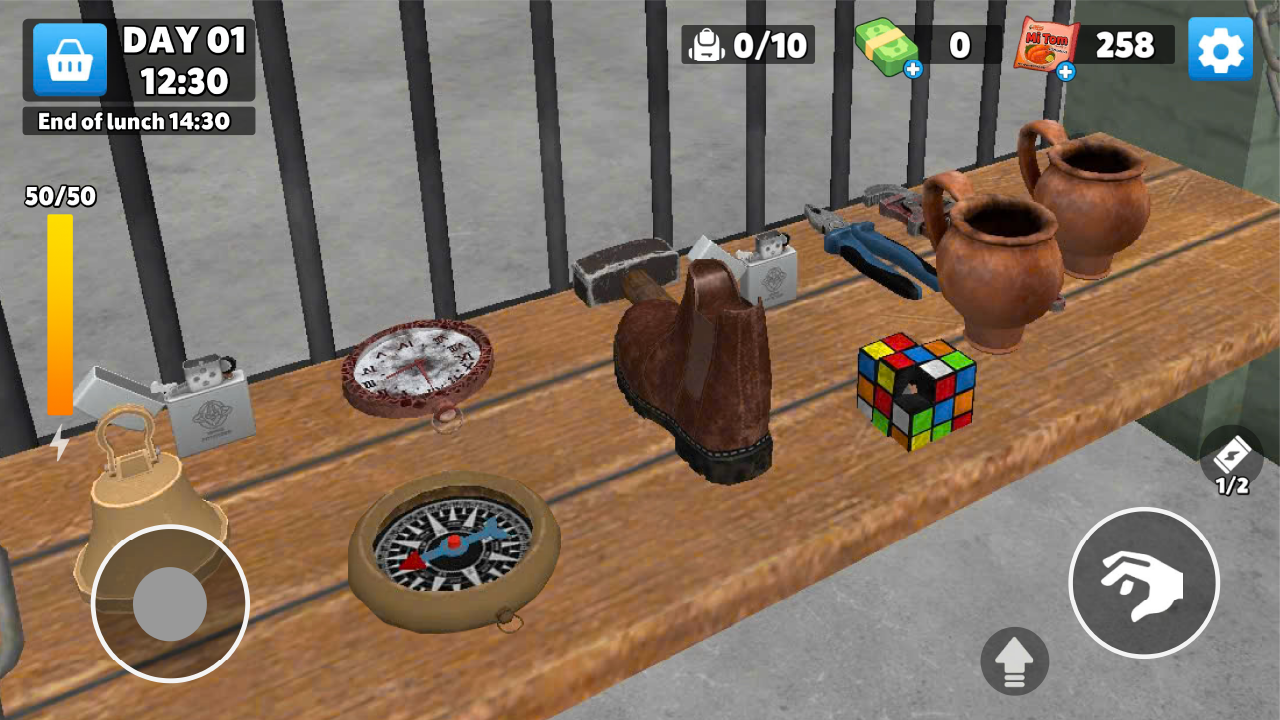The image size is (1280, 720).
Task: Tap the hand grab action button
Action: click(x=1143, y=583)
